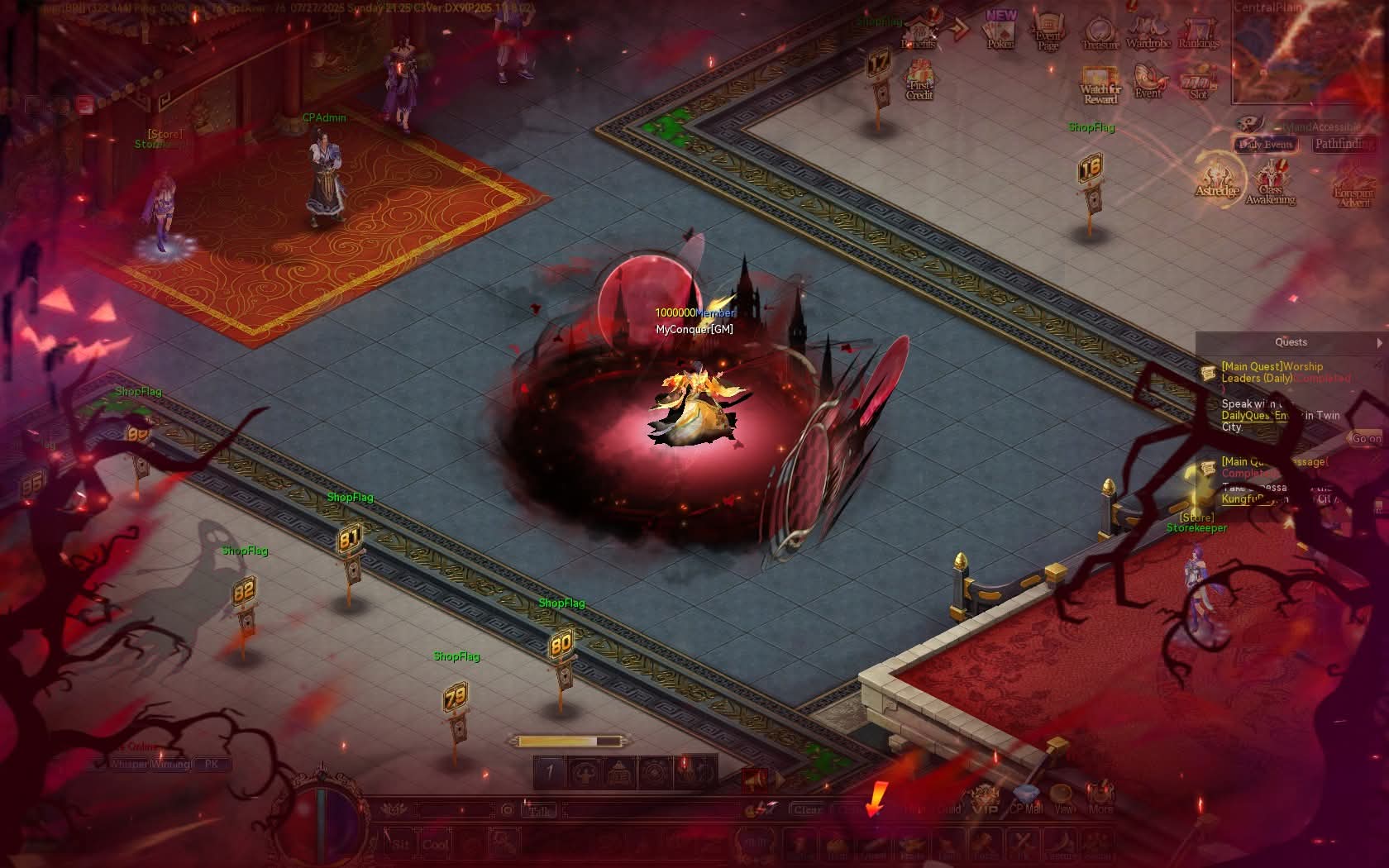Activate the Pathfinding button
The height and width of the screenshot is (868, 1389).
coord(1344,145)
